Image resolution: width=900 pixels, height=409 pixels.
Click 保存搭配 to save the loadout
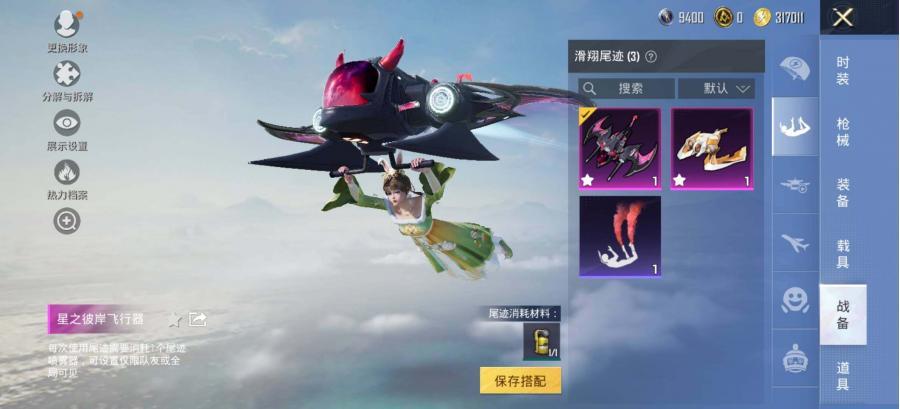tap(521, 380)
